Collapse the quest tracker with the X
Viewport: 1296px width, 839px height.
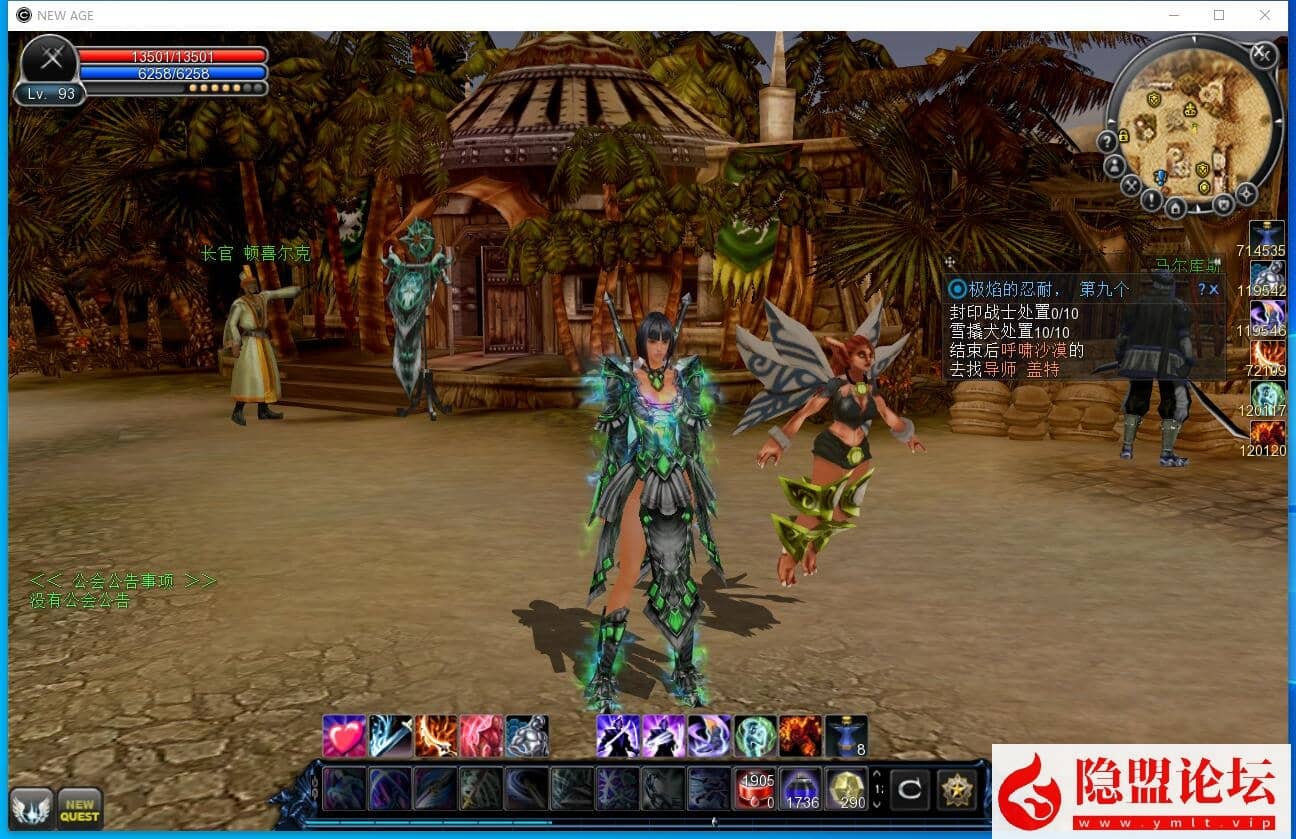point(1214,289)
